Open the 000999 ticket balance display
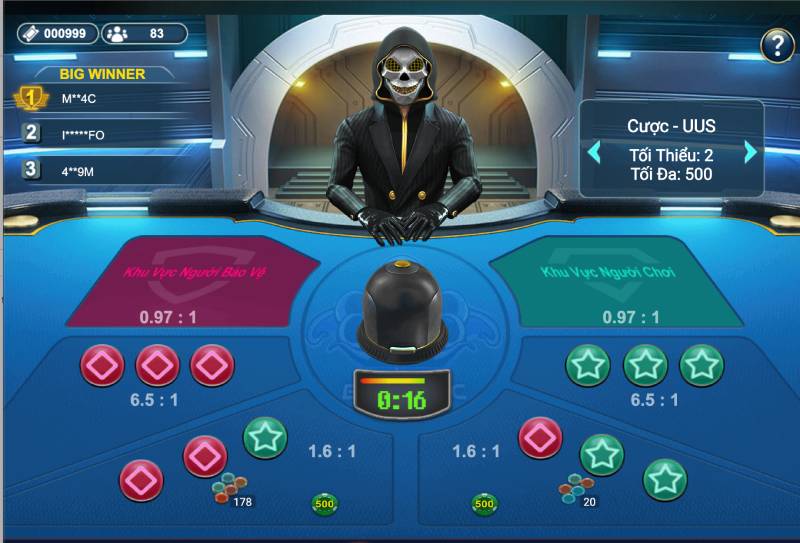800x543 pixels. (x=58, y=33)
